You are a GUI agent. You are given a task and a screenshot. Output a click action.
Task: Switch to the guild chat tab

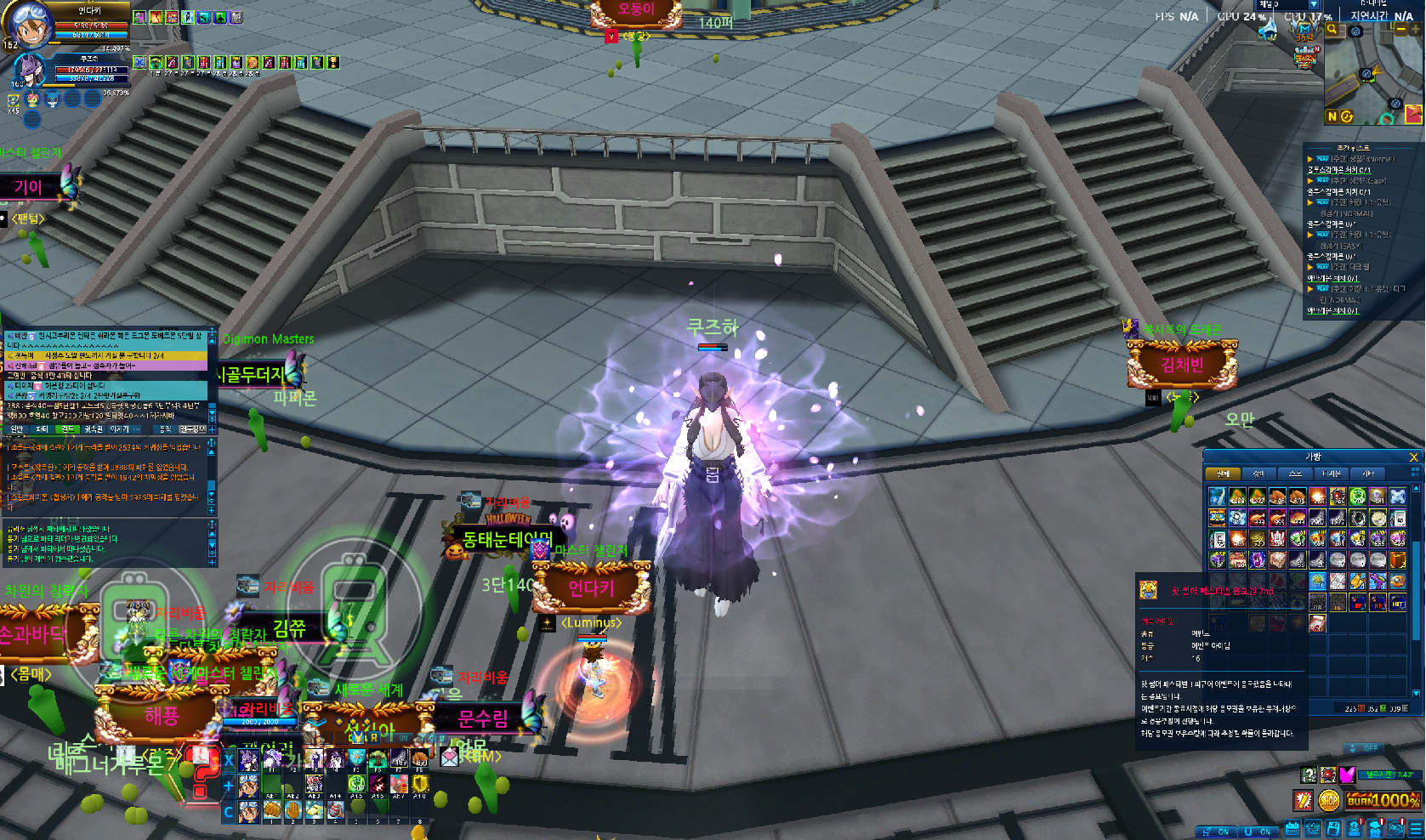tap(68, 429)
